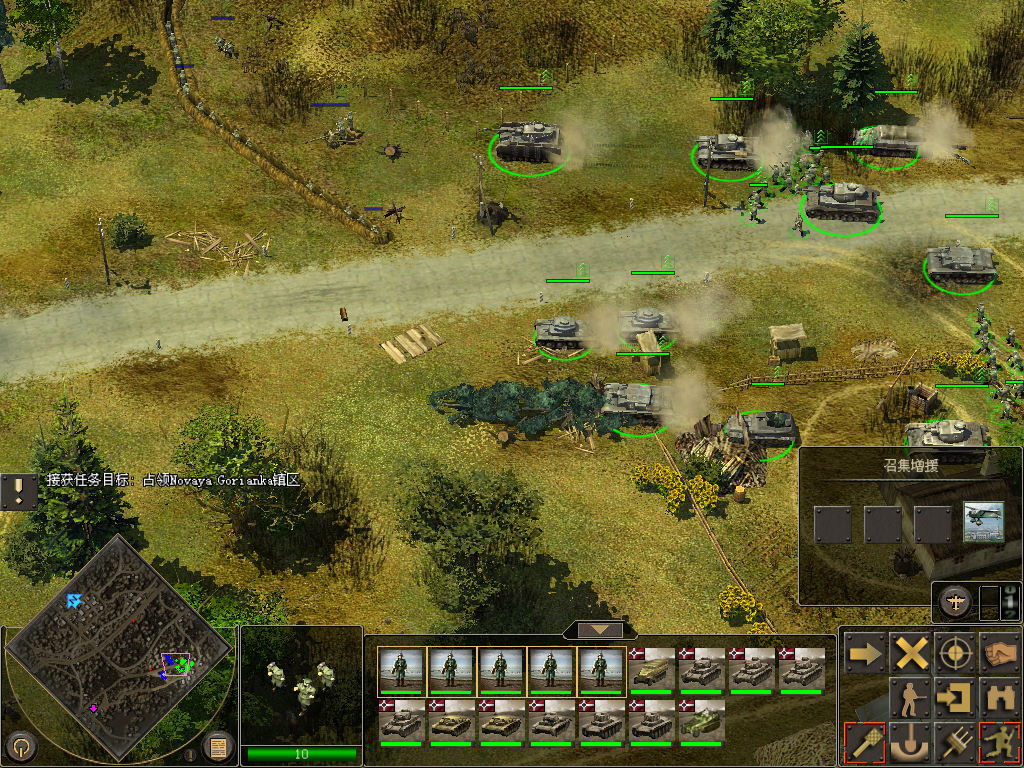Open the round airplane support button

click(x=953, y=602)
